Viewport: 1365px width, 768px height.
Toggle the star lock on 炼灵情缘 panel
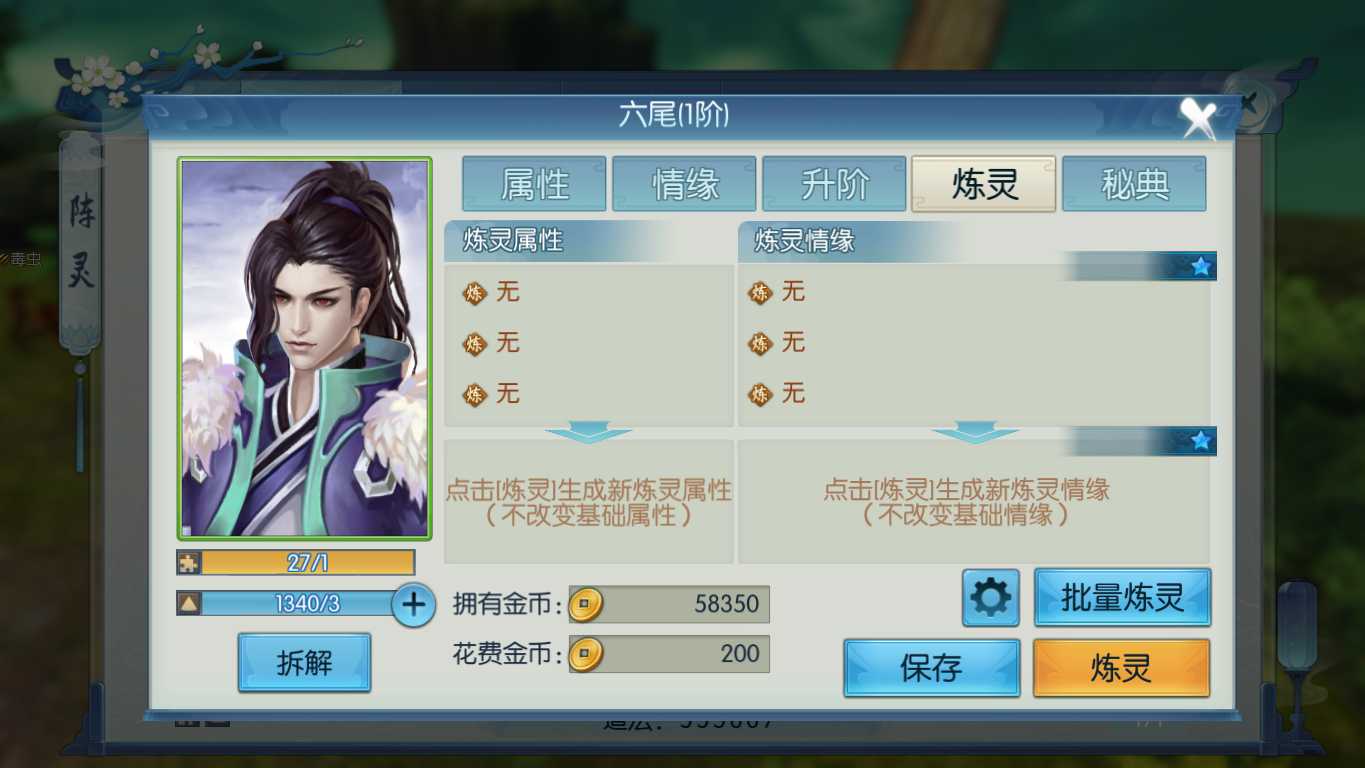tap(1197, 440)
